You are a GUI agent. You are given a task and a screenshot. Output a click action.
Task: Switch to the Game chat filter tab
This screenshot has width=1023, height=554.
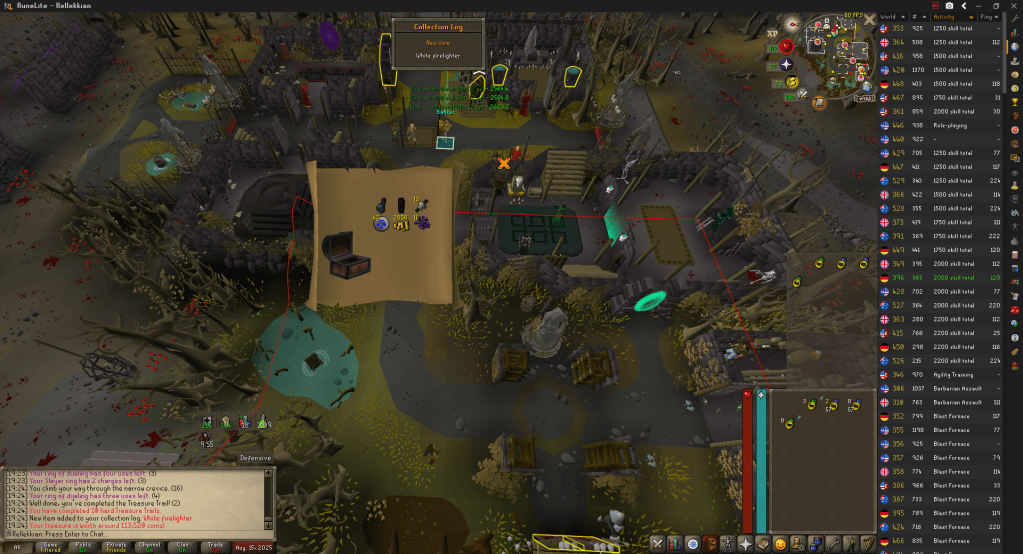pos(50,546)
